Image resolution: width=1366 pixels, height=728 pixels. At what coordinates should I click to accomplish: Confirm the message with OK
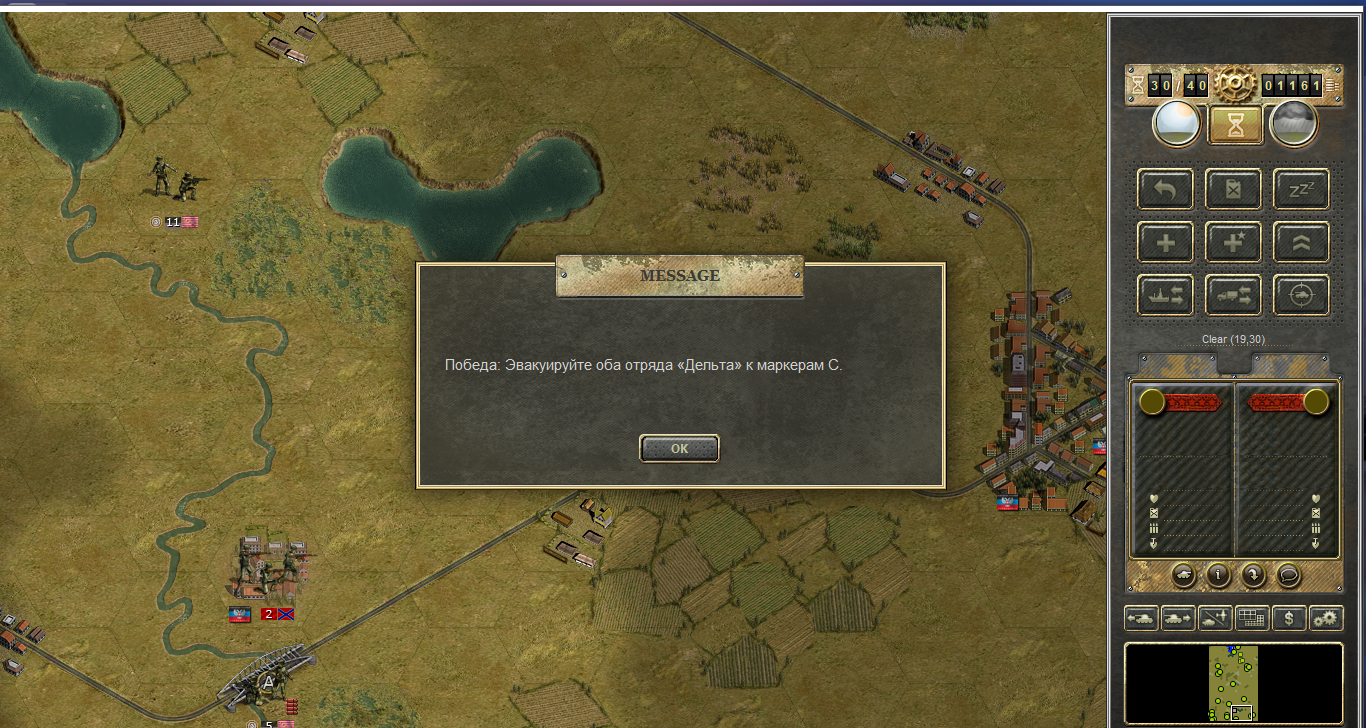[679, 449]
